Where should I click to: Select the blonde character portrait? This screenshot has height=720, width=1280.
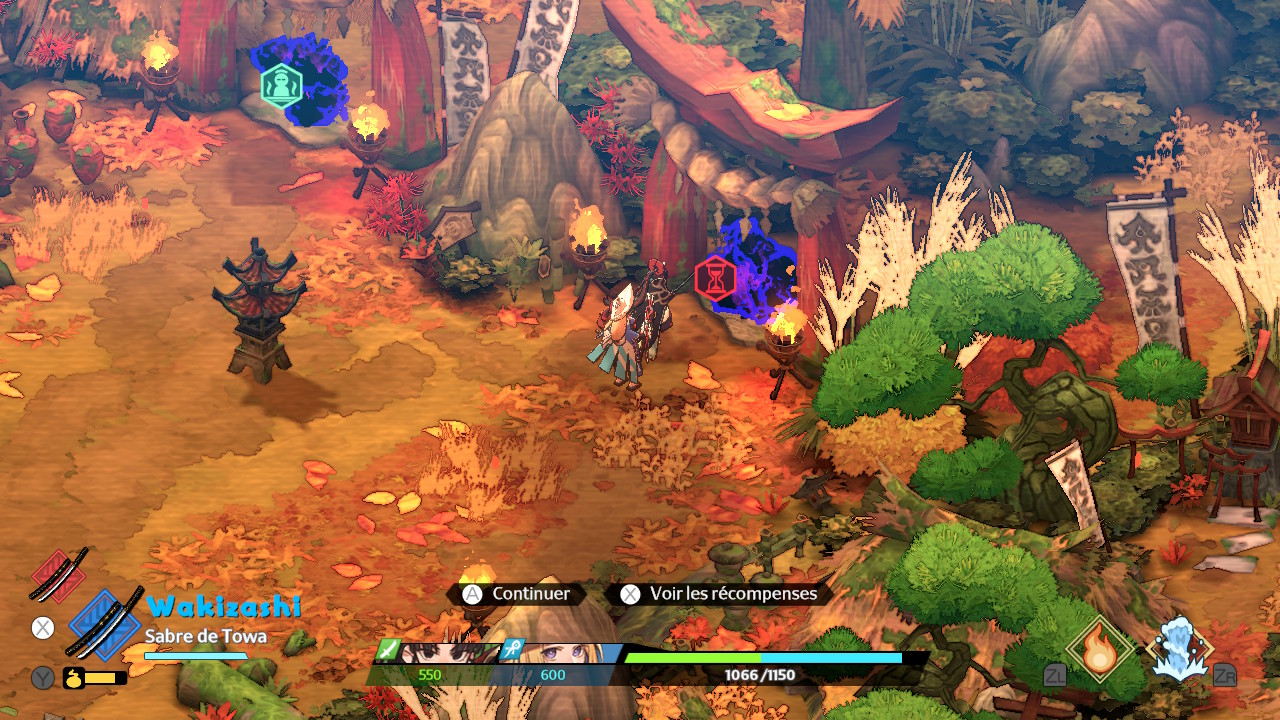coord(562,652)
